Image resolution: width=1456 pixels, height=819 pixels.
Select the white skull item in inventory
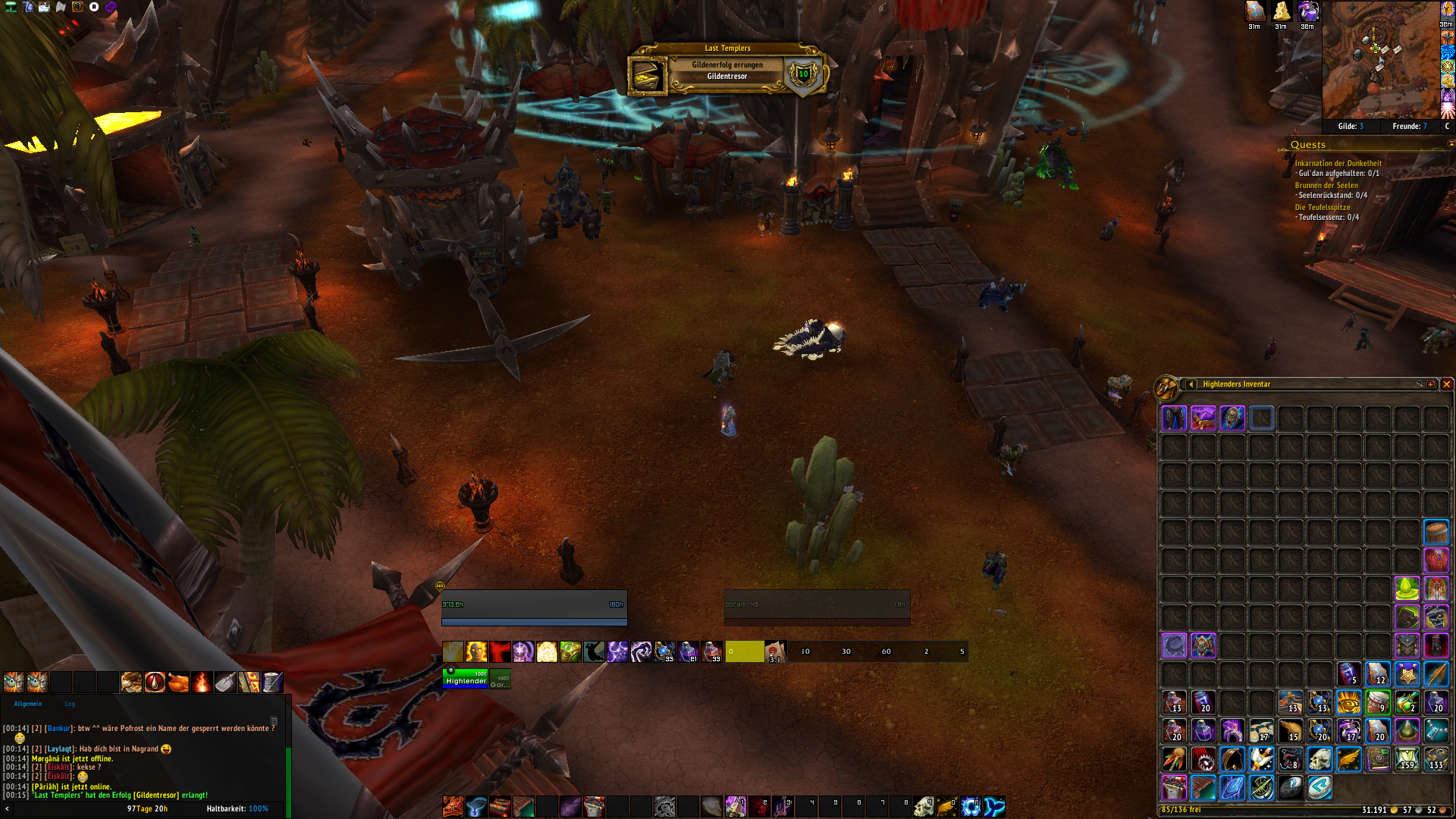1319,758
